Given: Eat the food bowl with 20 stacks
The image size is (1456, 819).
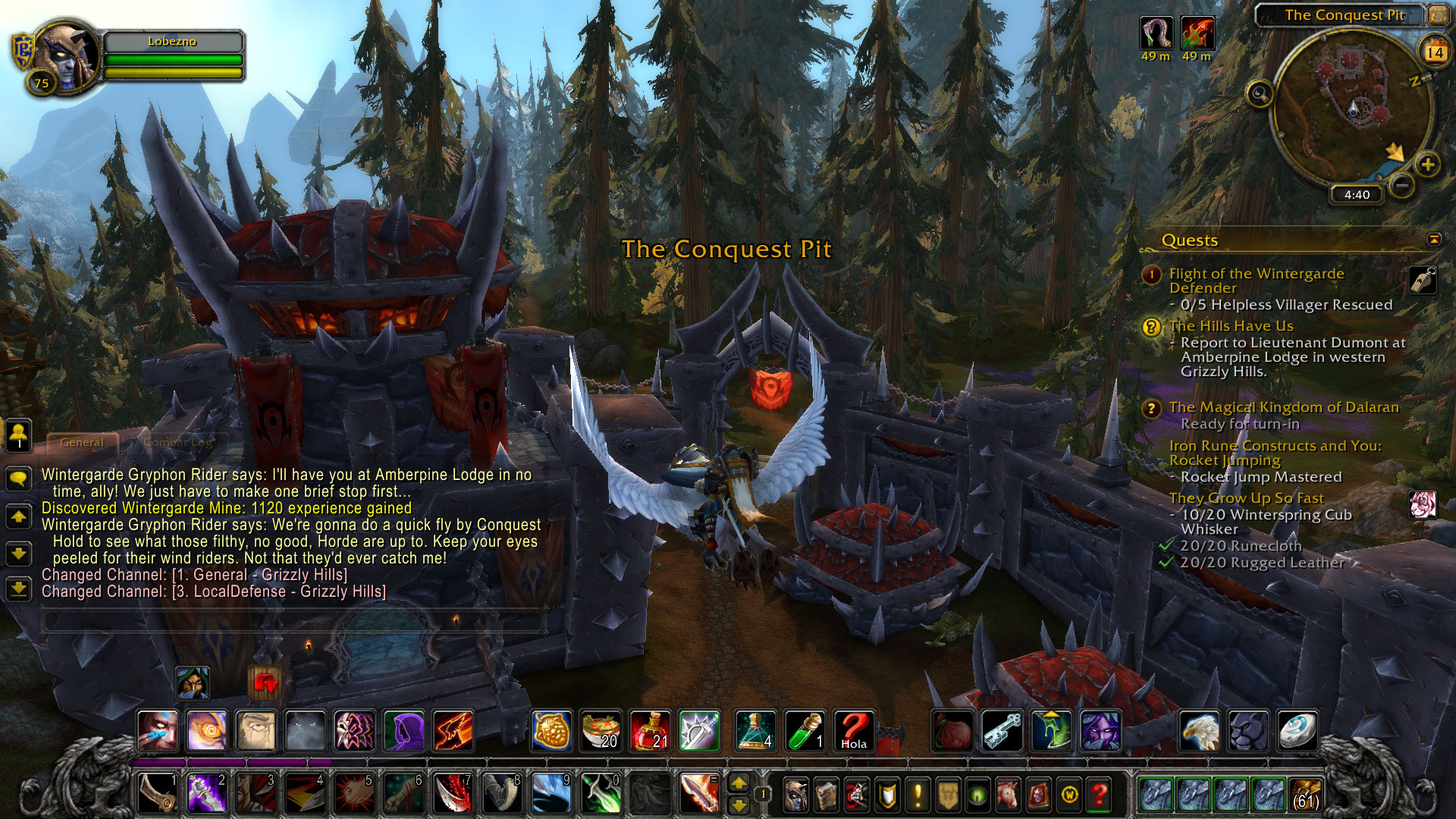Looking at the screenshot, I should coord(601,730).
